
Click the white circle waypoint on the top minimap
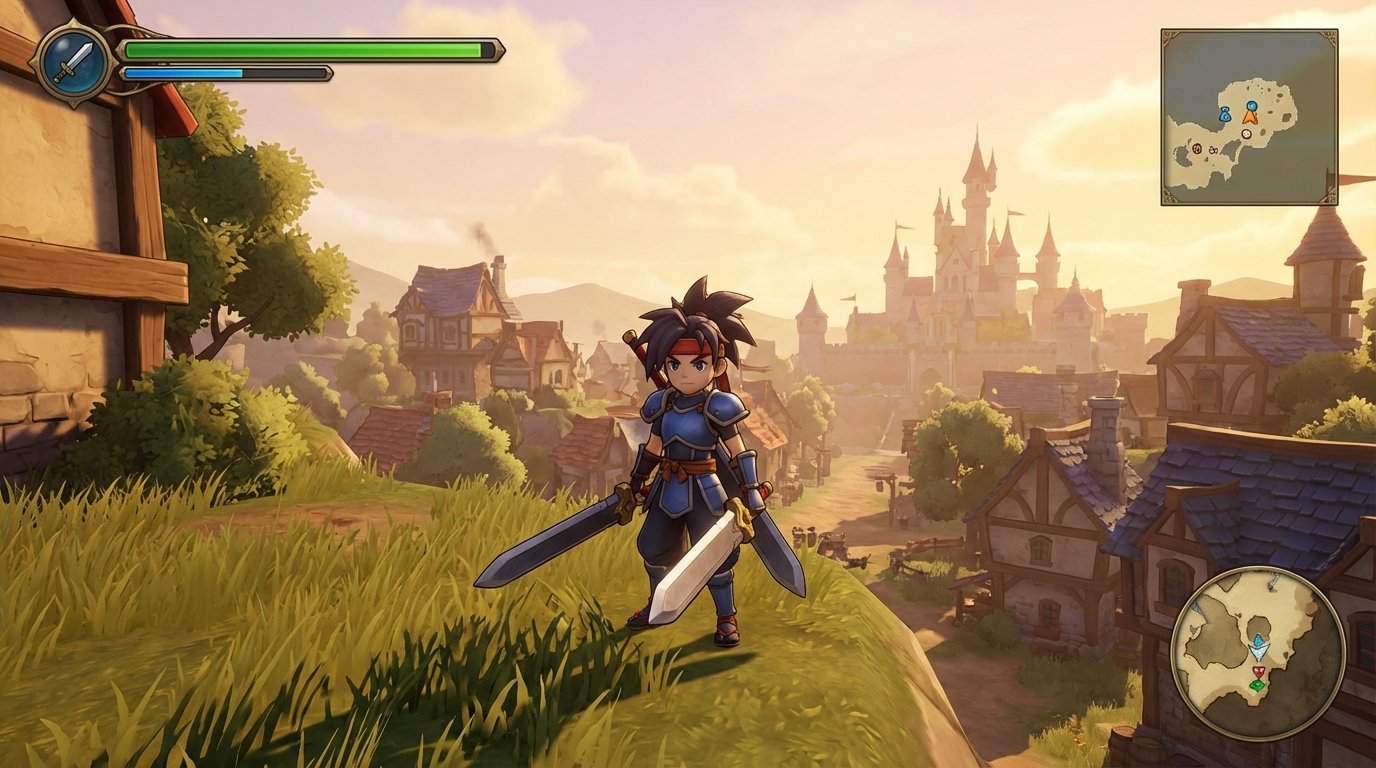(1247, 134)
